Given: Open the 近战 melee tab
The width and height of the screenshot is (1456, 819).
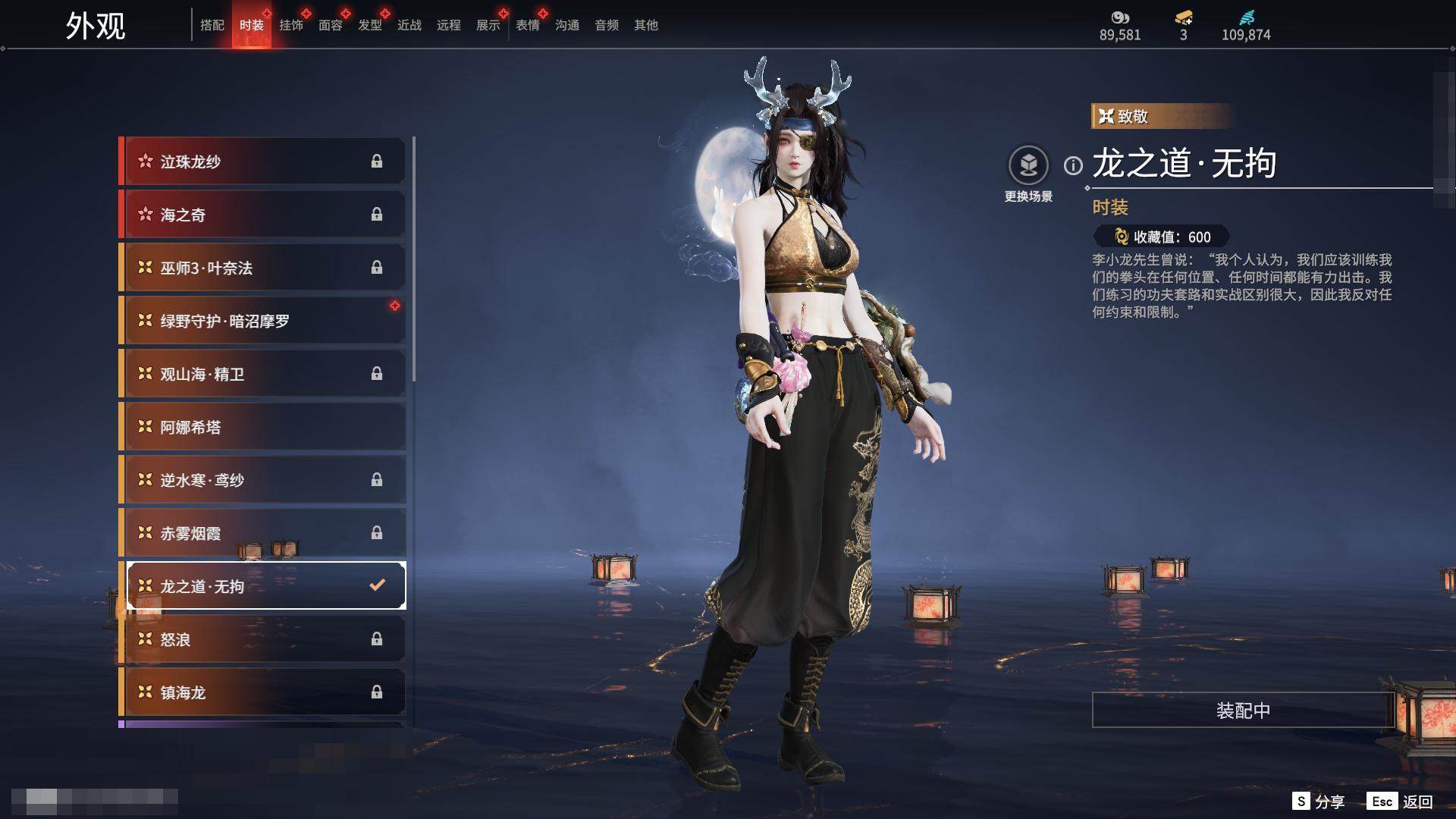Looking at the screenshot, I should click(409, 25).
